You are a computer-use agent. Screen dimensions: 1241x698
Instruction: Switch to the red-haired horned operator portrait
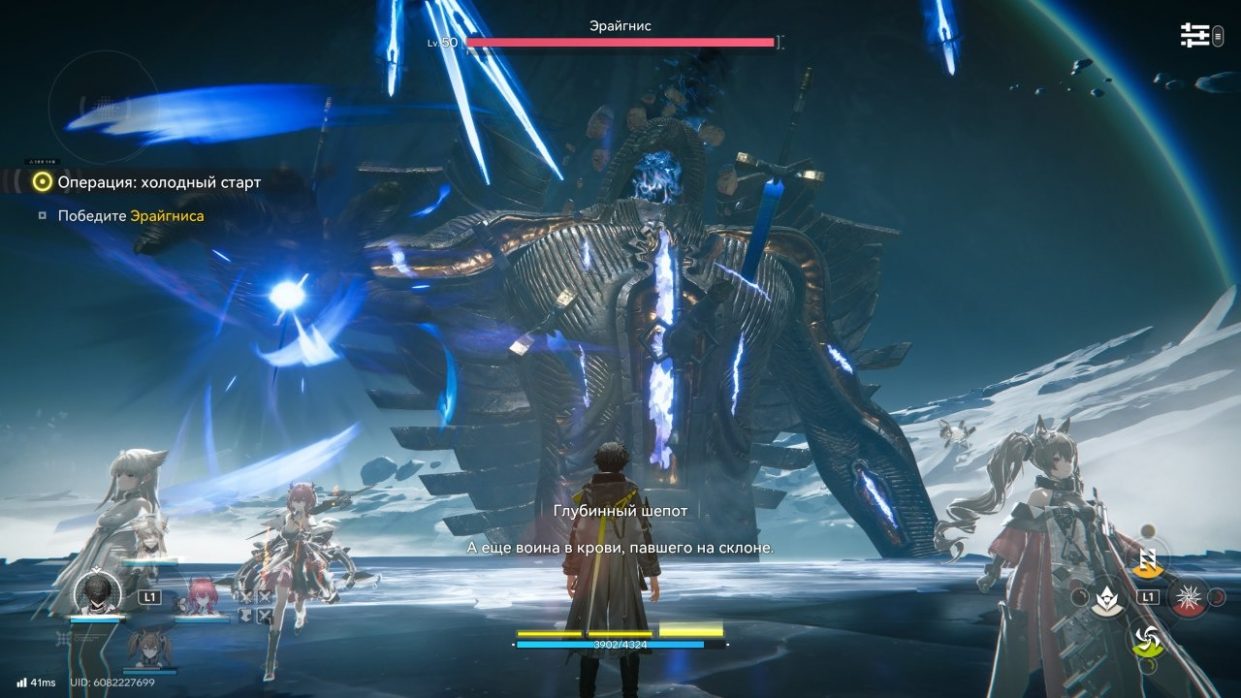[197, 597]
